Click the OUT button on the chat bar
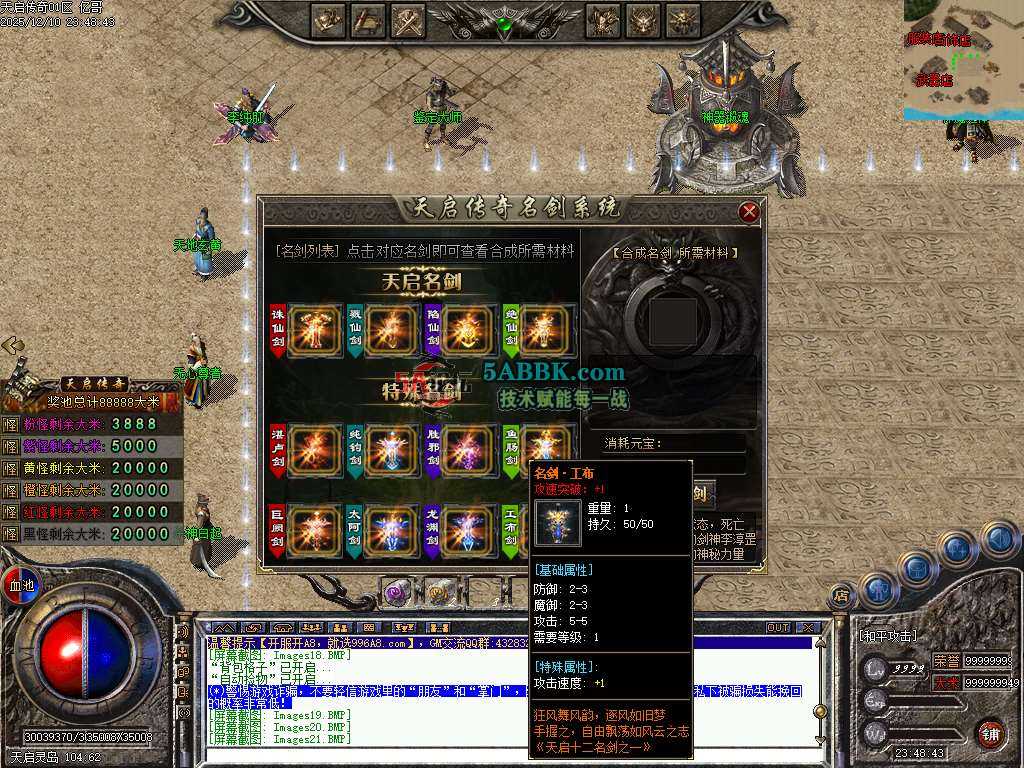The height and width of the screenshot is (768, 1024). (x=777, y=628)
